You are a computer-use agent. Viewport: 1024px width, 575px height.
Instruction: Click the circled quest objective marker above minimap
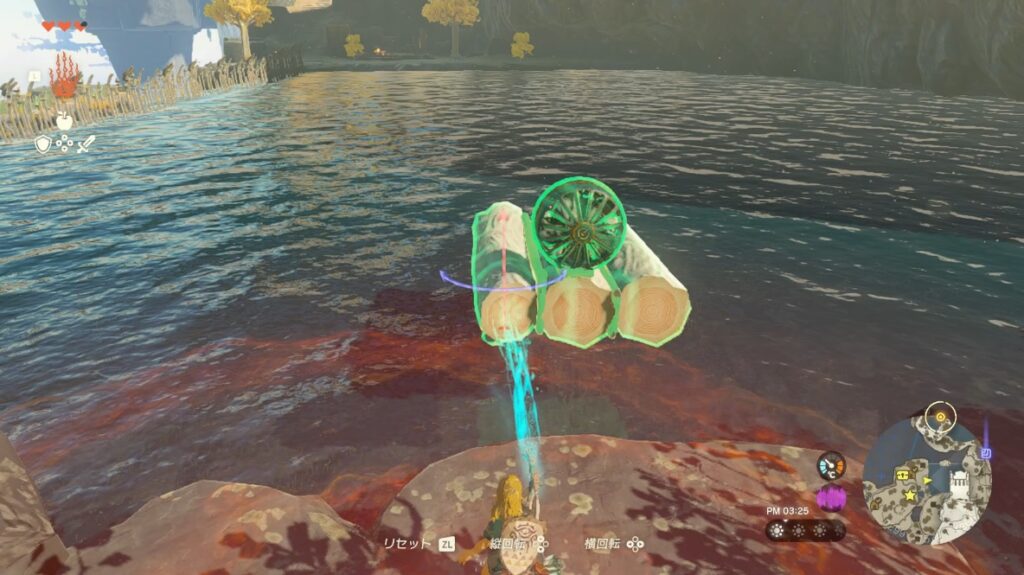[x=938, y=414]
